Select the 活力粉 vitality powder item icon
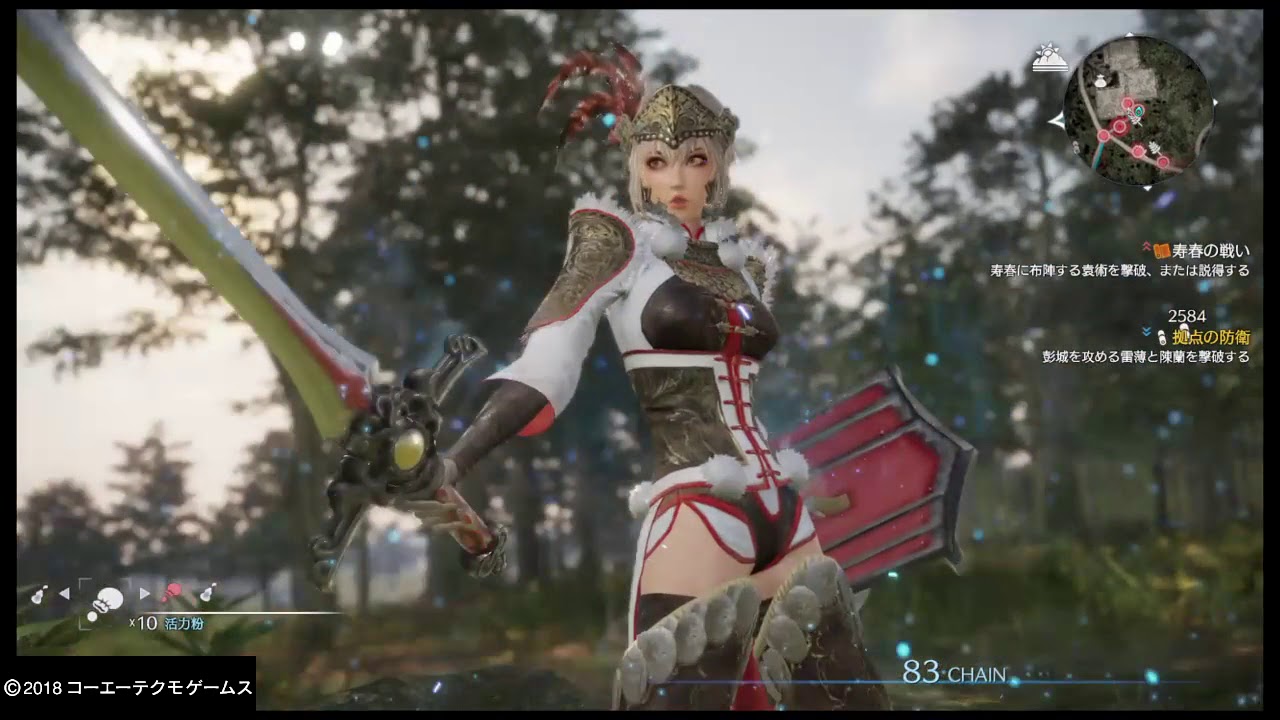1280x720 pixels. pyautogui.click(x=107, y=598)
